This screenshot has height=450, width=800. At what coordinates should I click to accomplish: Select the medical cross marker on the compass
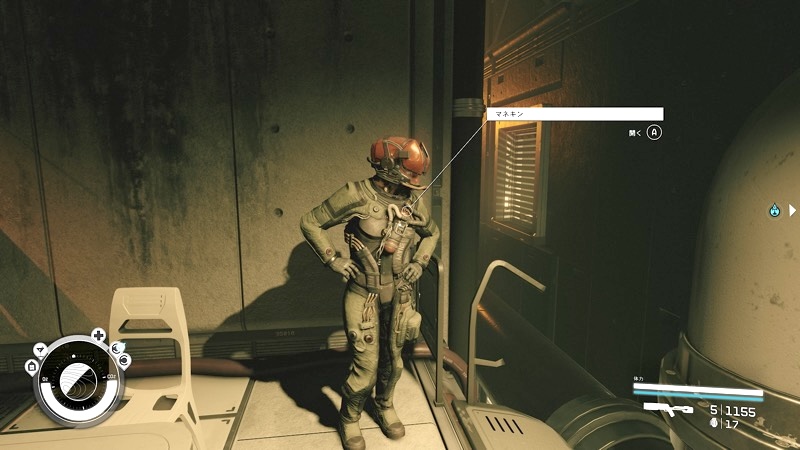point(98,334)
